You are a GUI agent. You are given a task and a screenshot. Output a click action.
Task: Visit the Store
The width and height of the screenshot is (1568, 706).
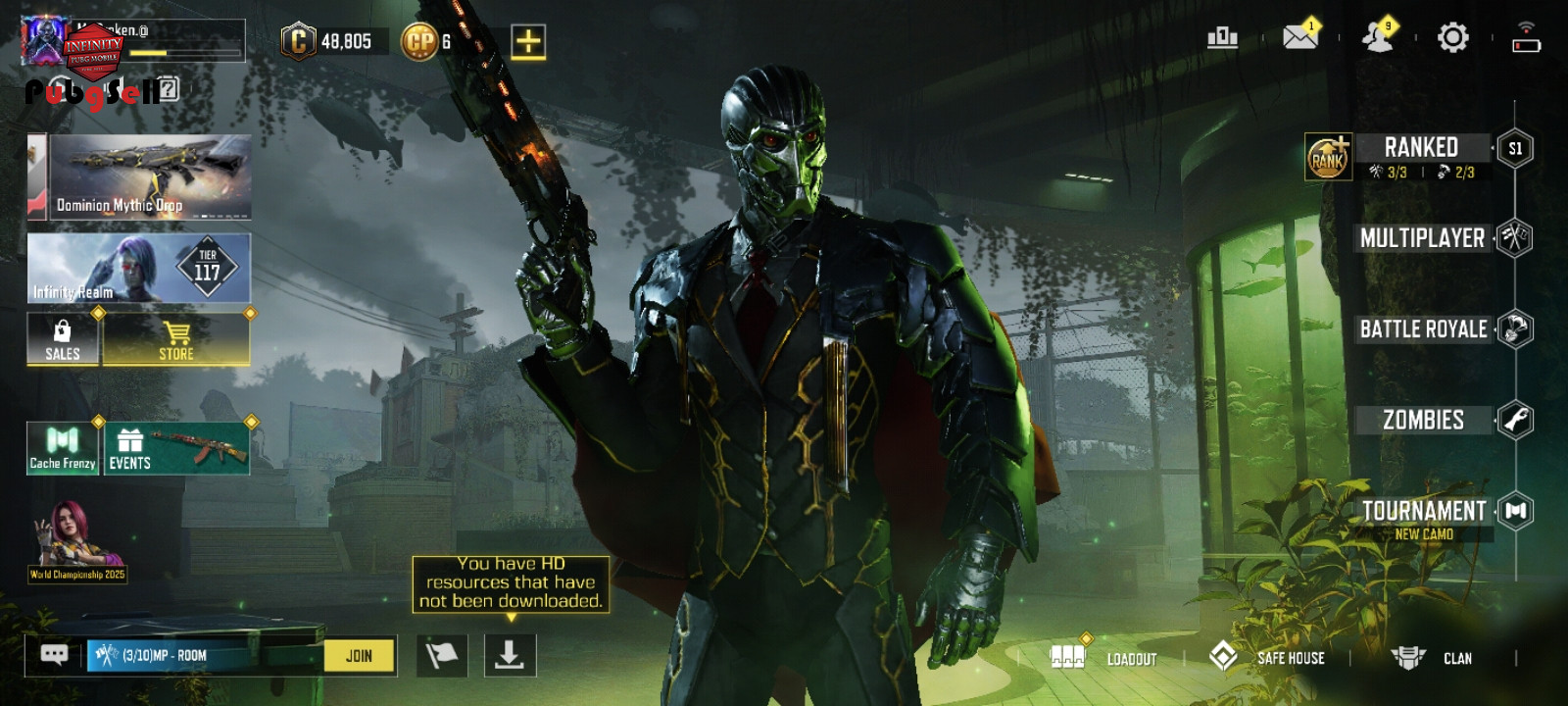pyautogui.click(x=176, y=339)
